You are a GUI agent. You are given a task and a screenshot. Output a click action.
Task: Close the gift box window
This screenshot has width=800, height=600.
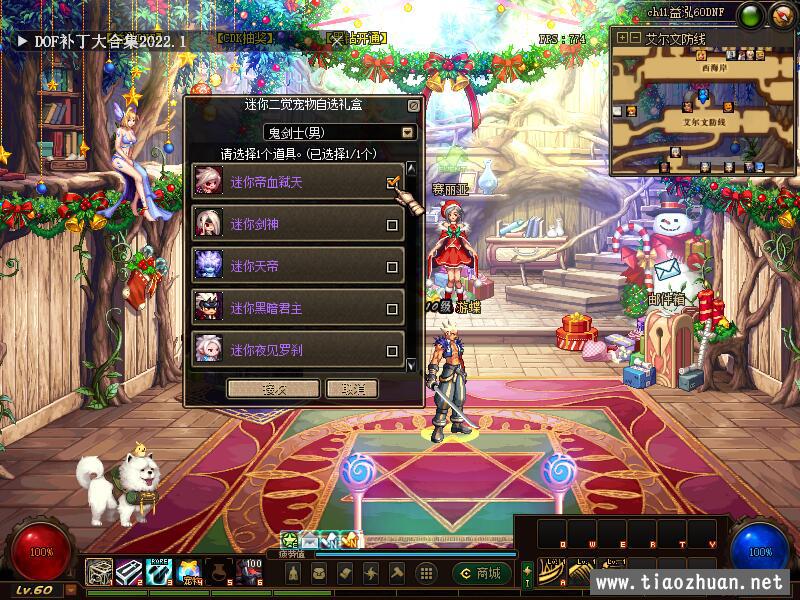tap(413, 104)
